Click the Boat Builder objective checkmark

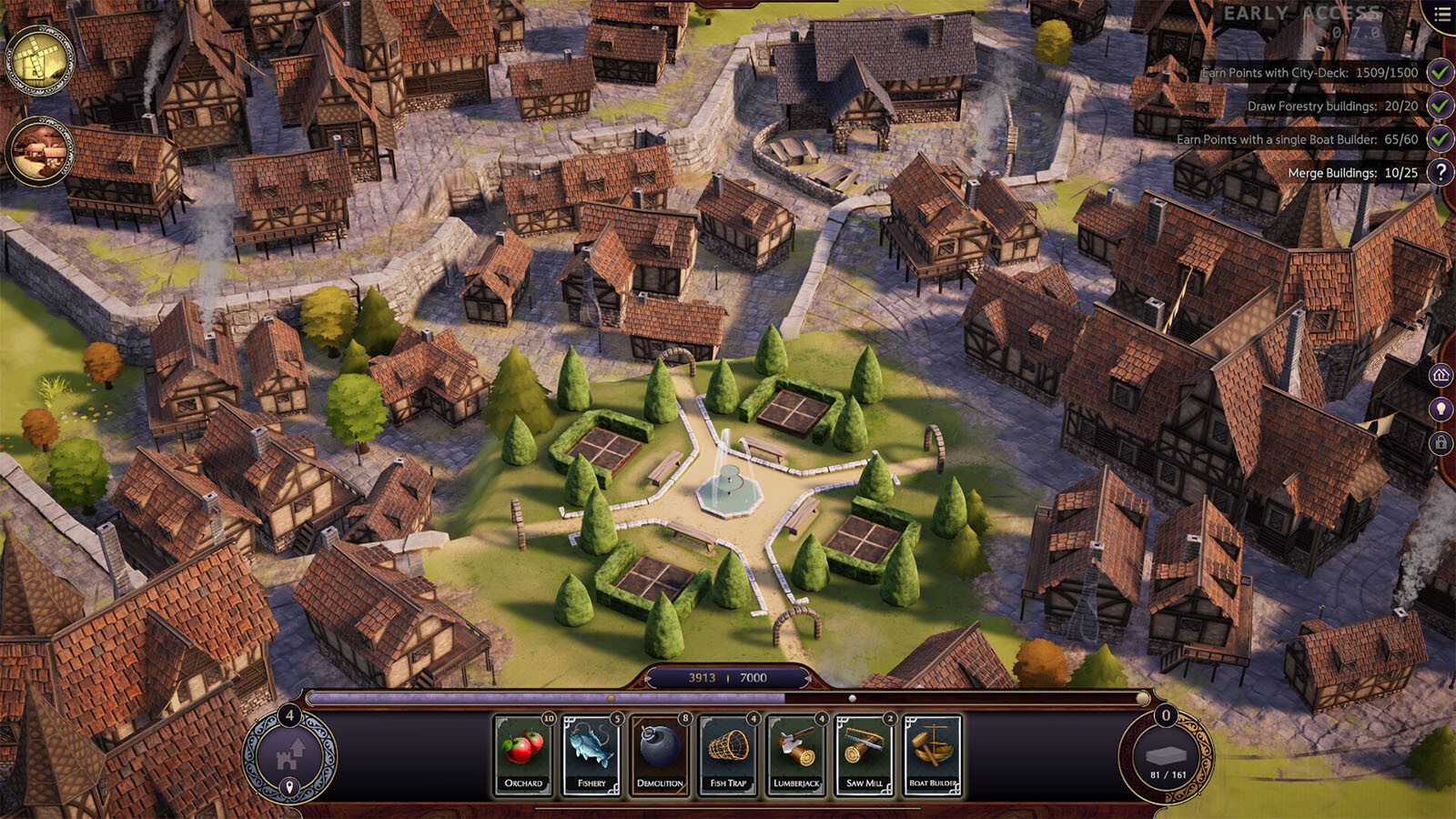click(x=1440, y=139)
